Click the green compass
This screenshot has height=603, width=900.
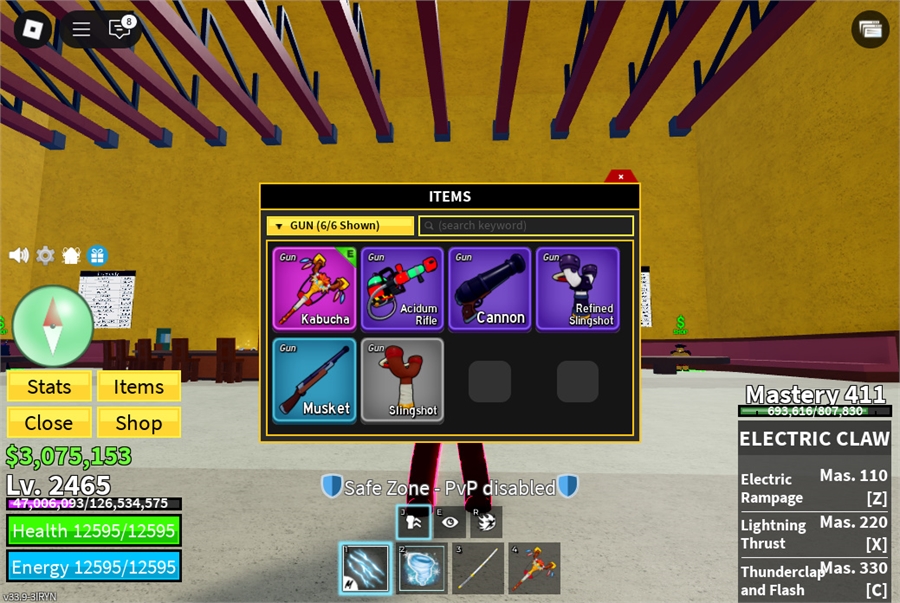[x=53, y=326]
